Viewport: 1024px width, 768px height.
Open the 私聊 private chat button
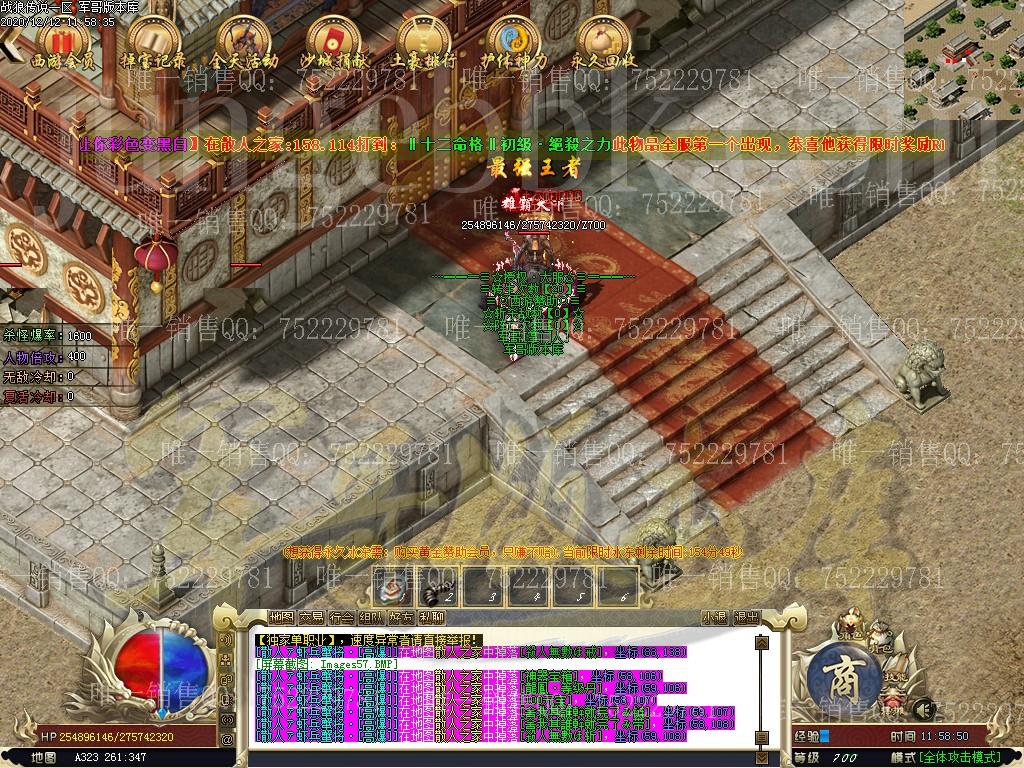click(432, 618)
